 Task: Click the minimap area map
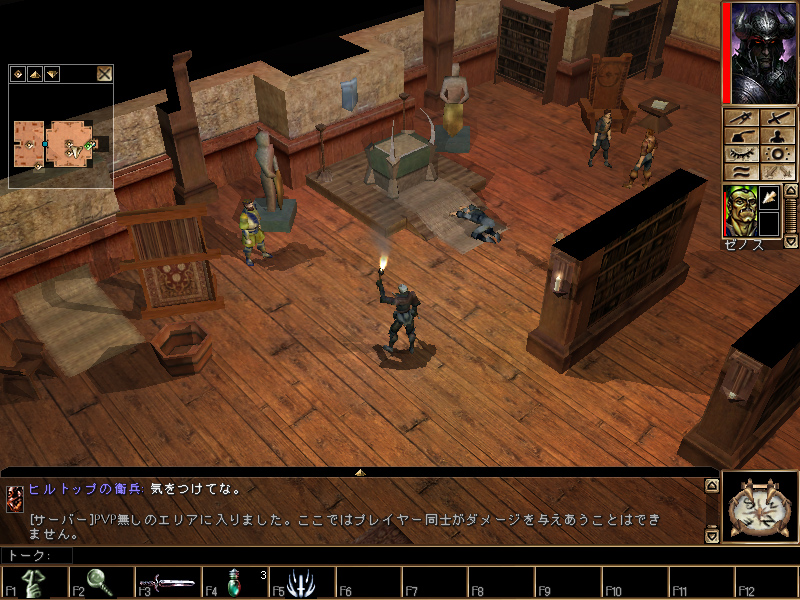55,143
